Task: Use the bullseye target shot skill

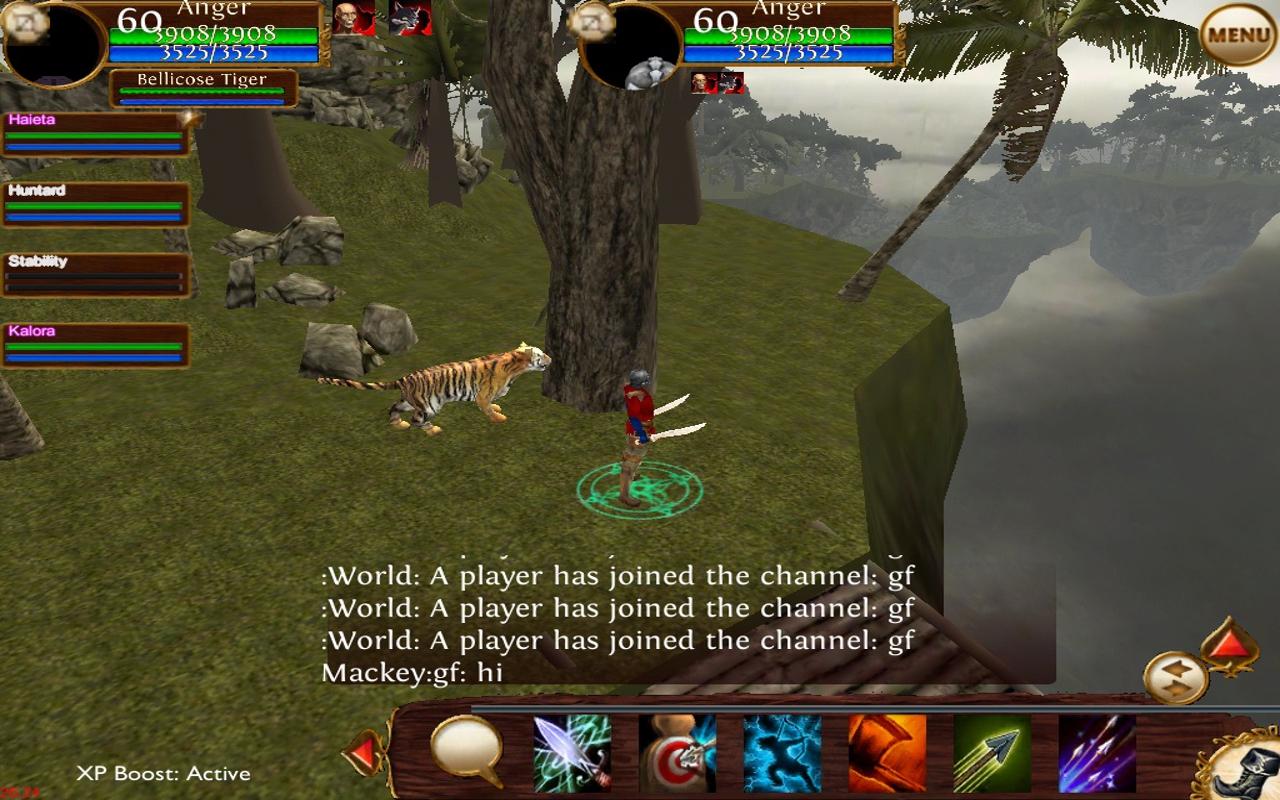Action: coord(677,753)
